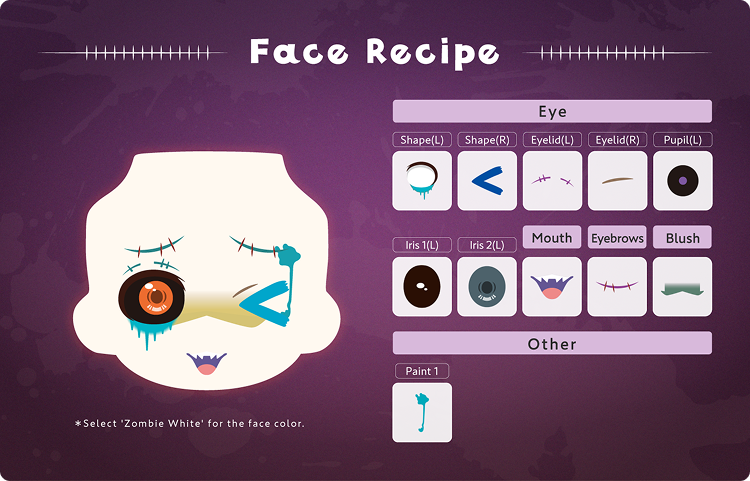Select the Iris 1(L) dark oval tile
This screenshot has height=481, width=750.
tap(422, 287)
